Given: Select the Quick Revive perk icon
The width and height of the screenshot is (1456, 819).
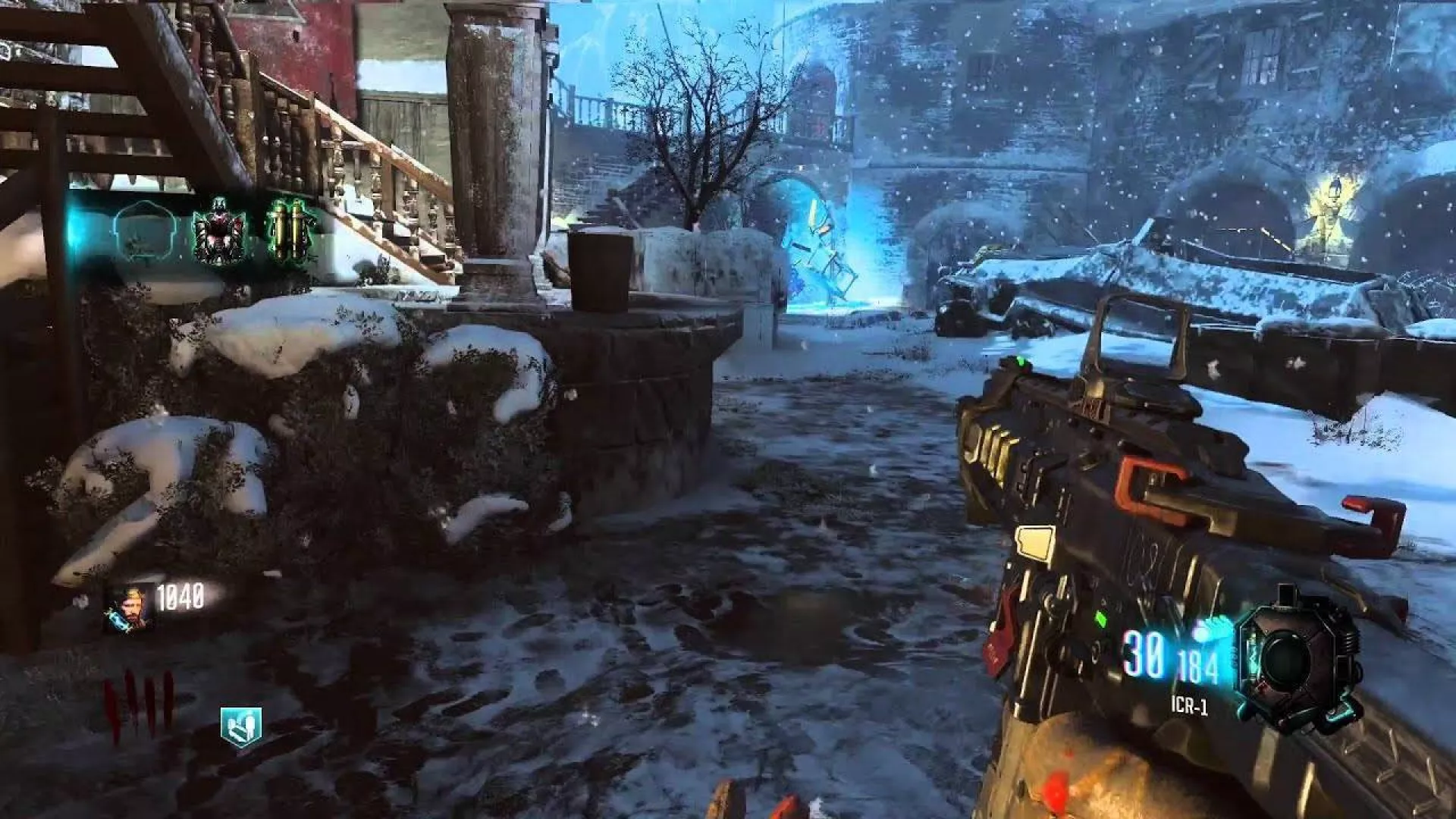Looking at the screenshot, I should [x=241, y=726].
